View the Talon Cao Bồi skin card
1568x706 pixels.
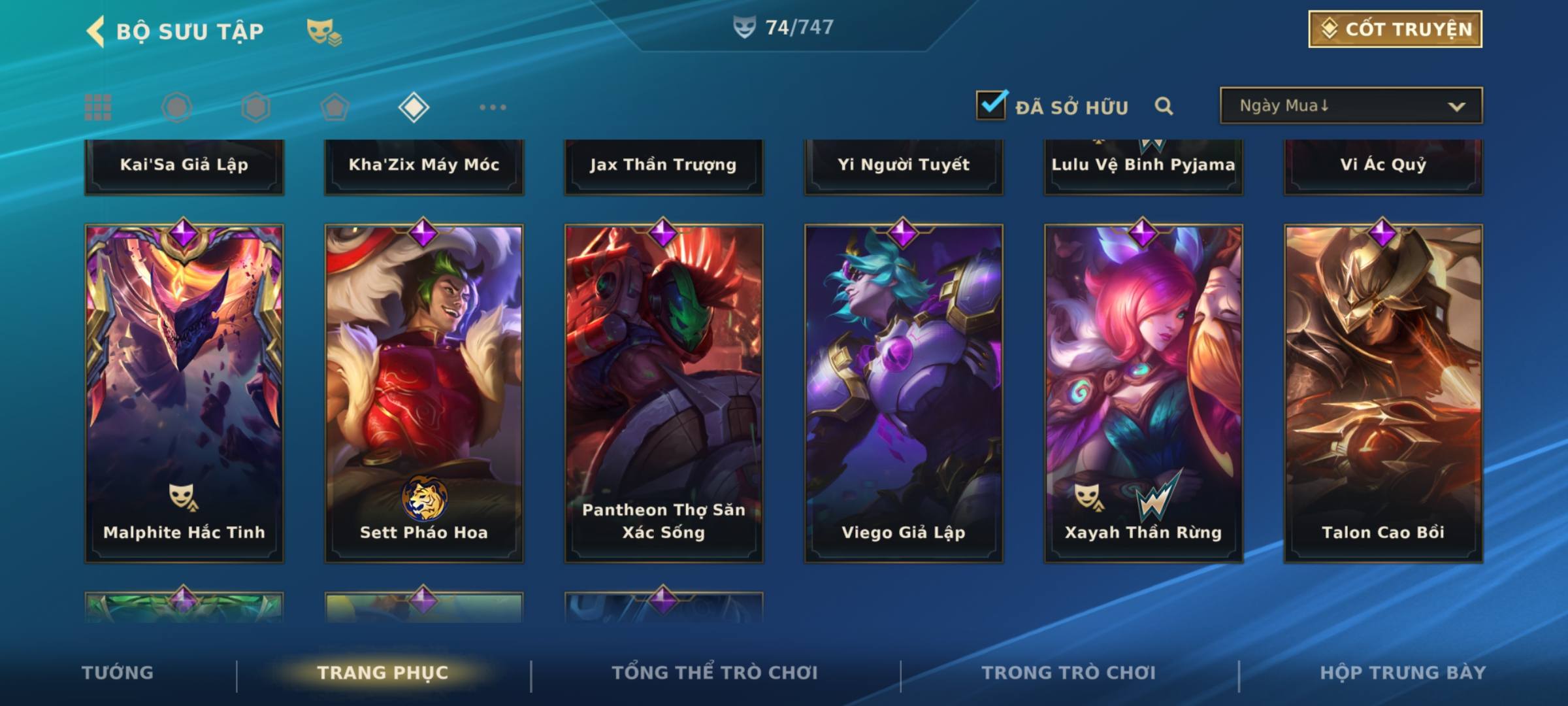click(x=1383, y=392)
